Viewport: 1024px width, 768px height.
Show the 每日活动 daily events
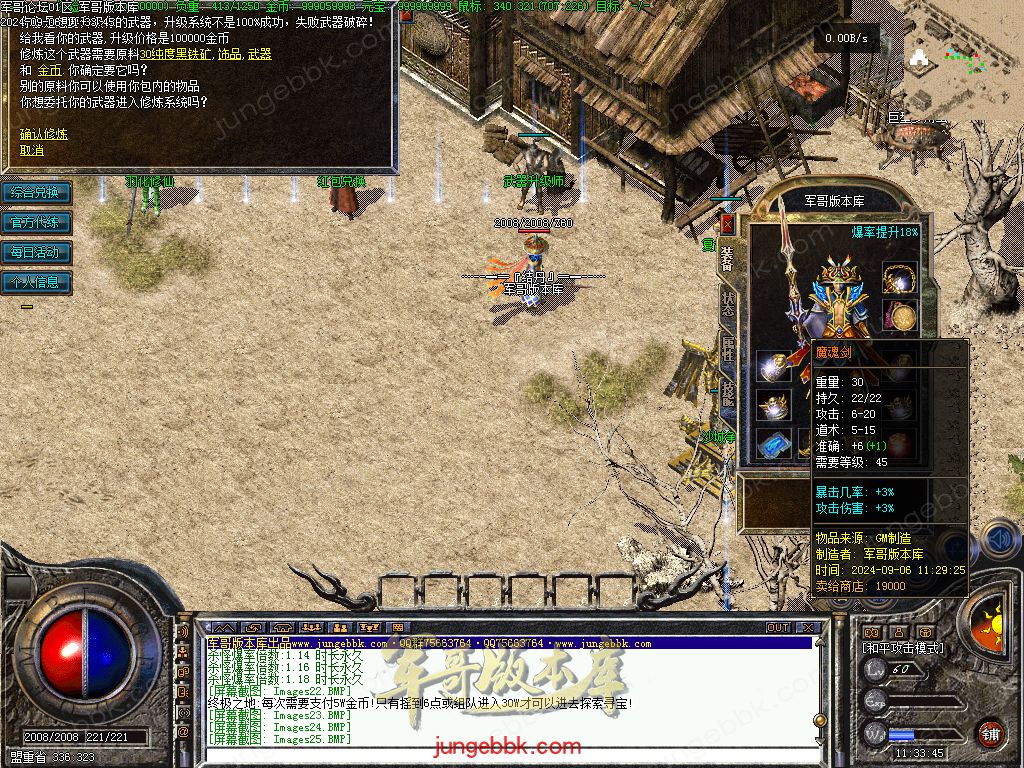(x=36, y=252)
